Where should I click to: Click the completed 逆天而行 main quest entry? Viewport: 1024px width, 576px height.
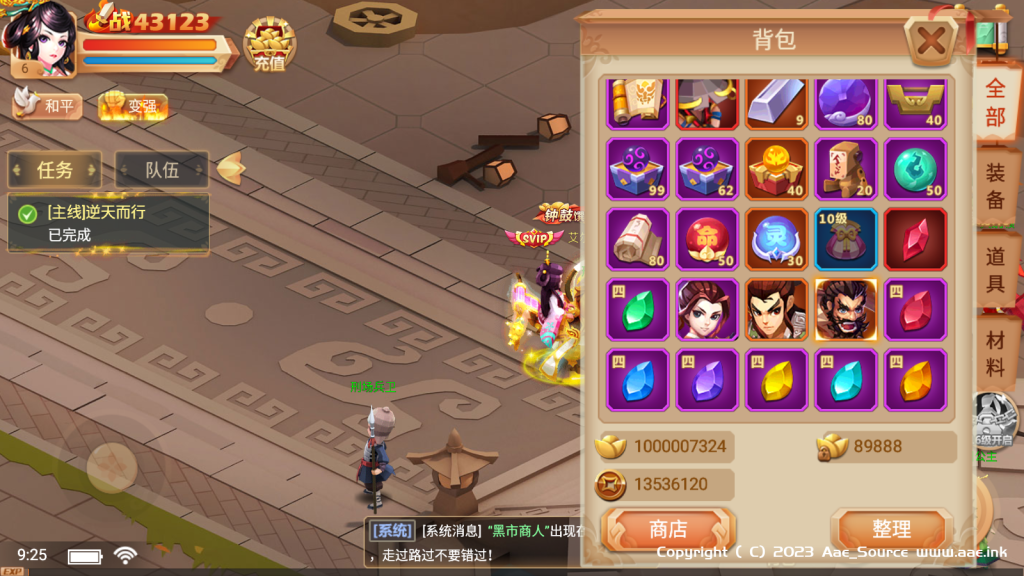(108, 223)
